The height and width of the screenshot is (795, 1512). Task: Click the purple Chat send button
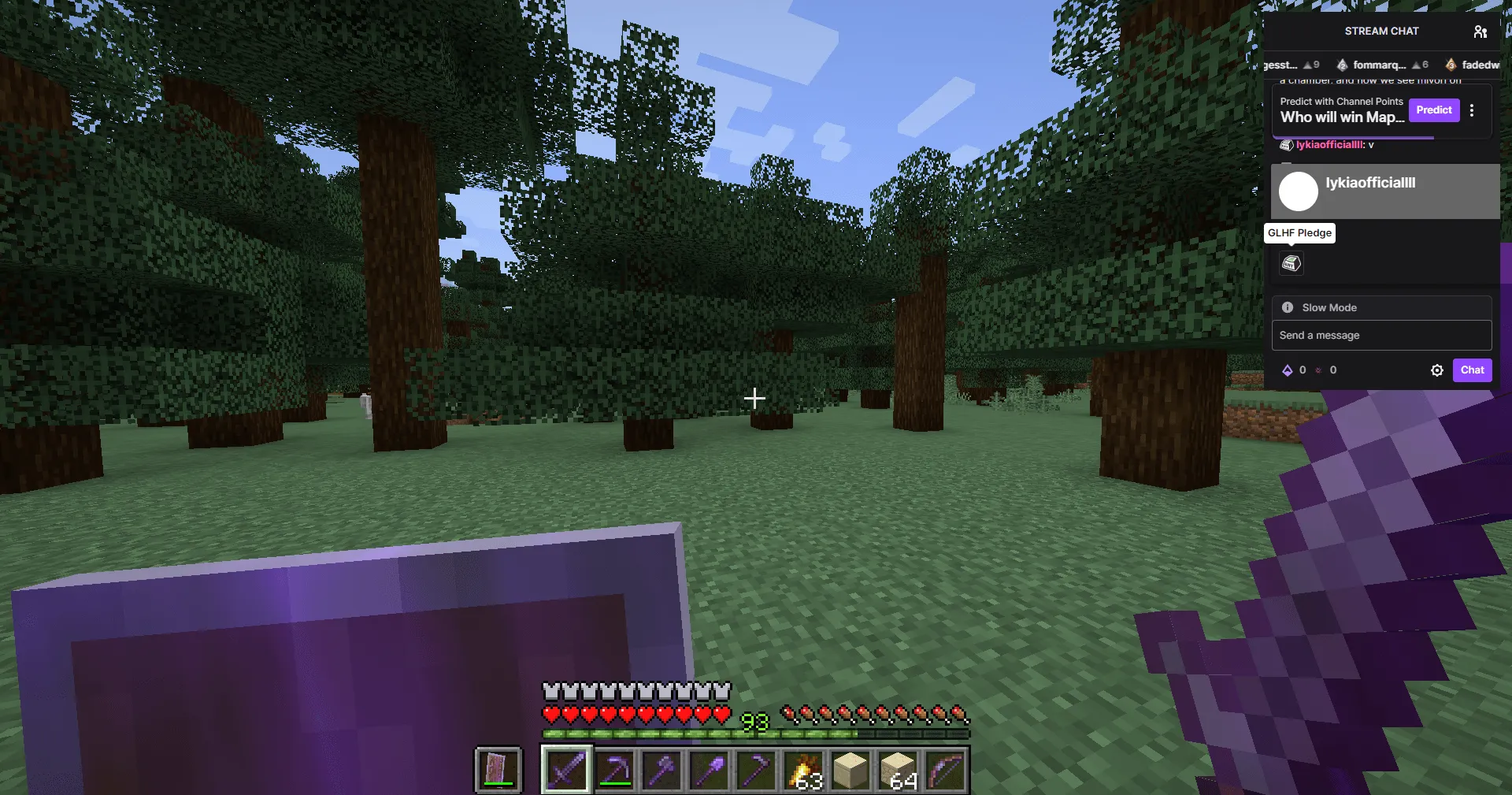pos(1472,370)
